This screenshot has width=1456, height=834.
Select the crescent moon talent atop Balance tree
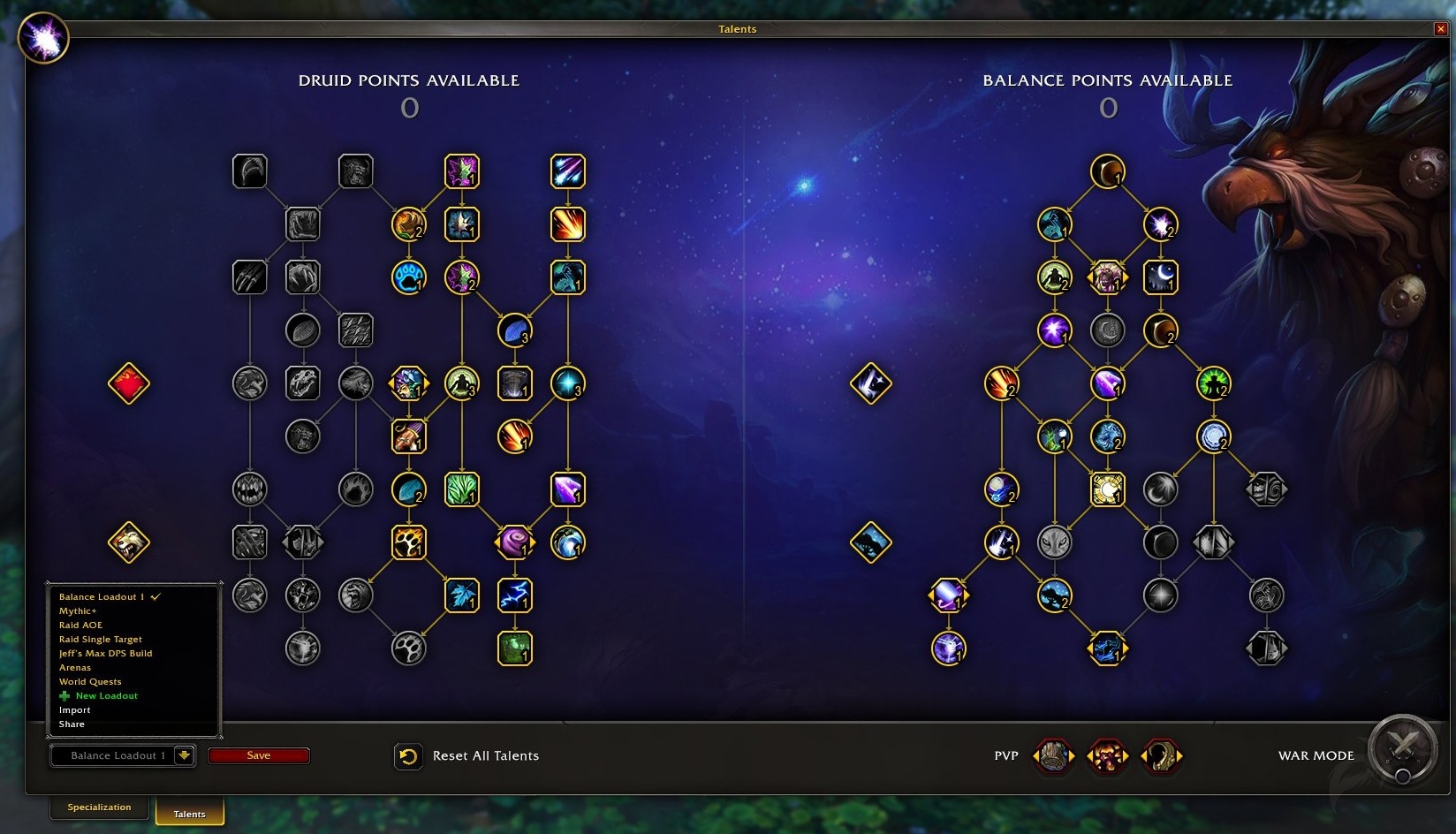[1107, 171]
